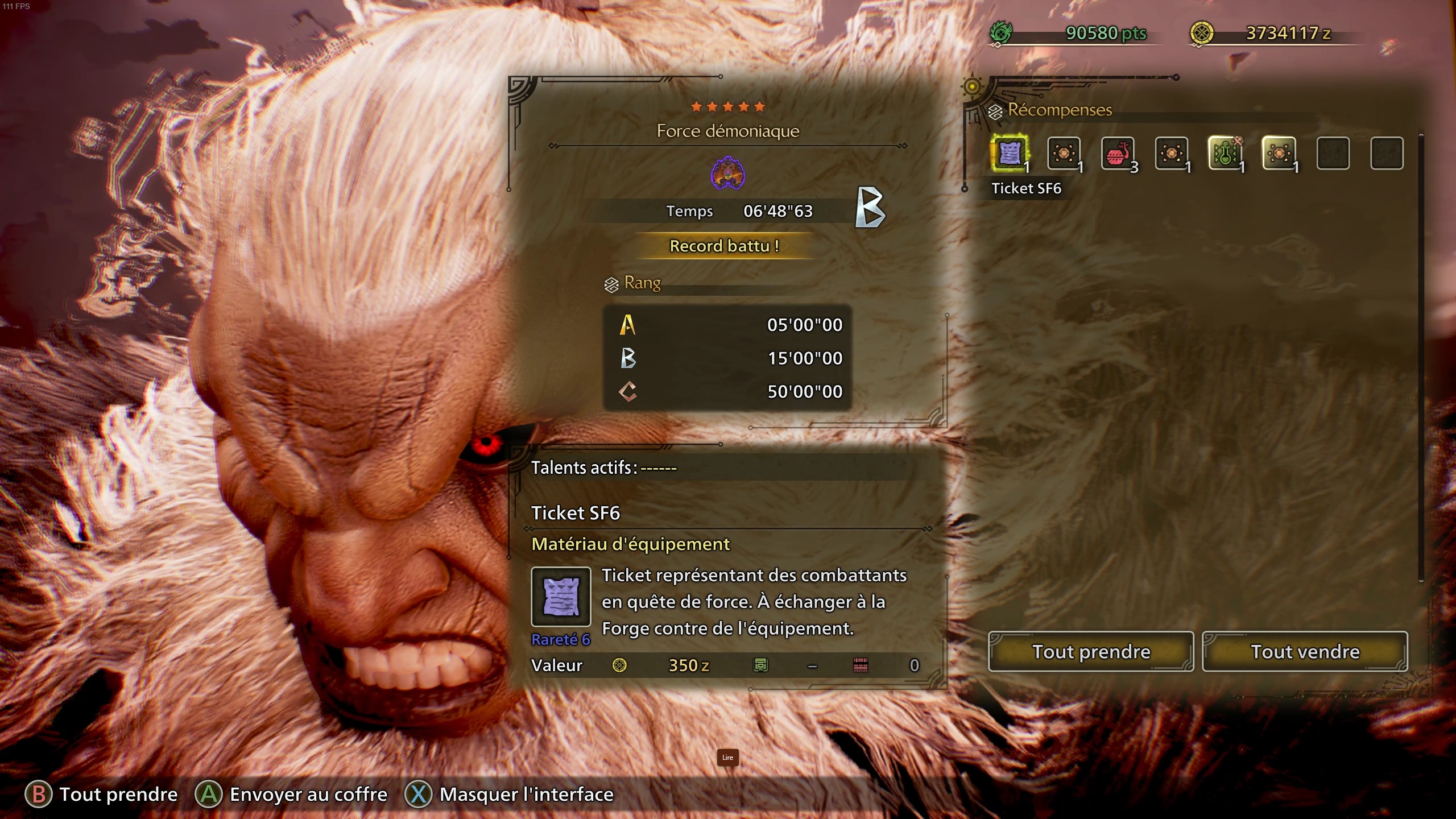Click an empty reward slot

pyautogui.click(x=1334, y=152)
